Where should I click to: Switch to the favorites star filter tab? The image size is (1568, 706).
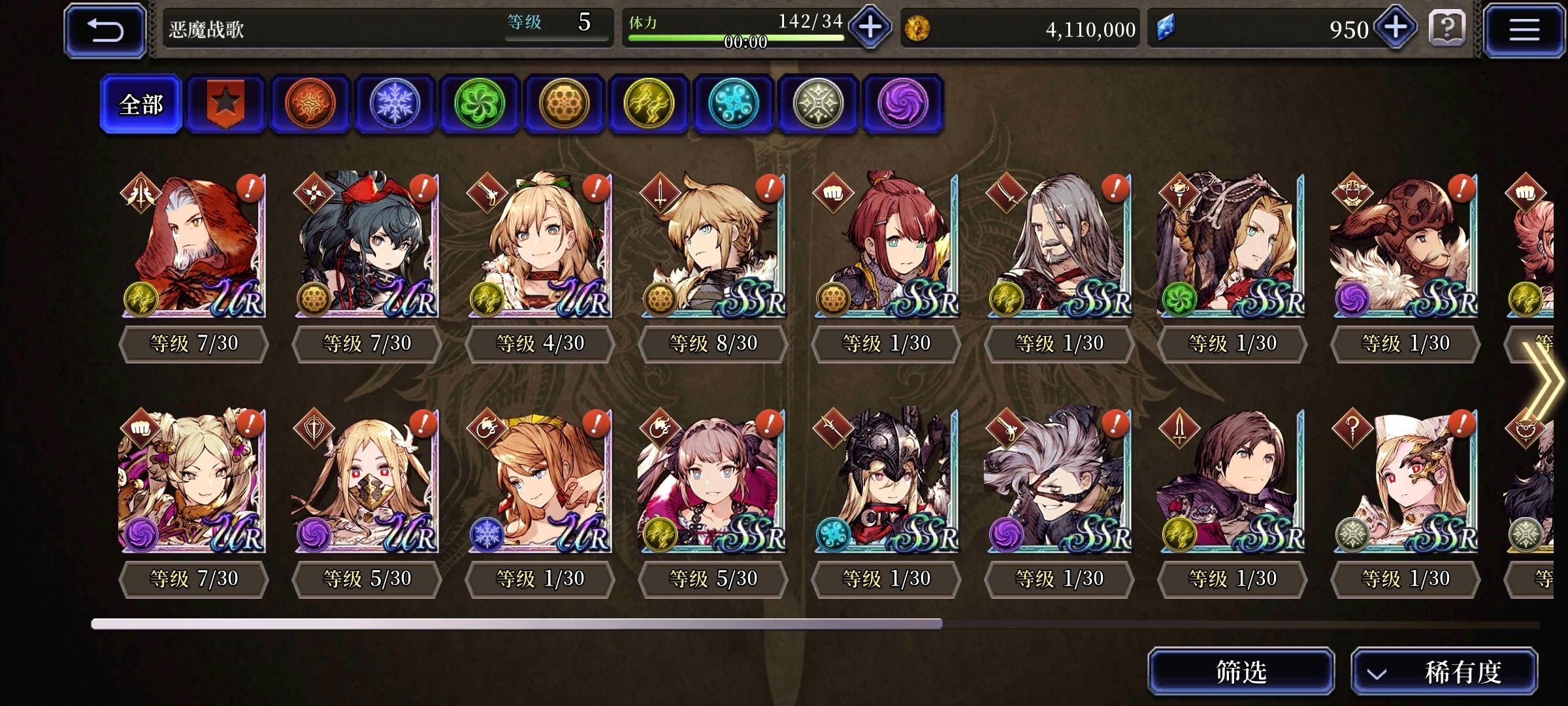coord(225,103)
